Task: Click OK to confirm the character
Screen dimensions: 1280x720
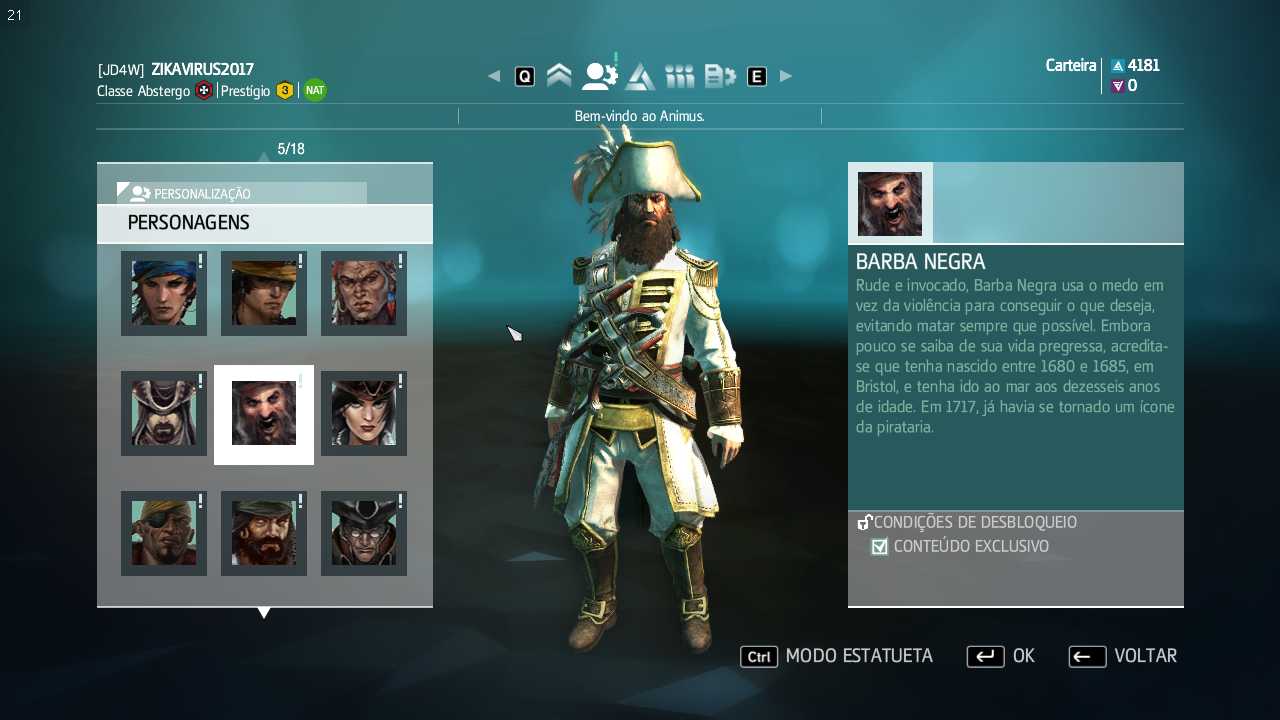Action: (x=1000, y=656)
